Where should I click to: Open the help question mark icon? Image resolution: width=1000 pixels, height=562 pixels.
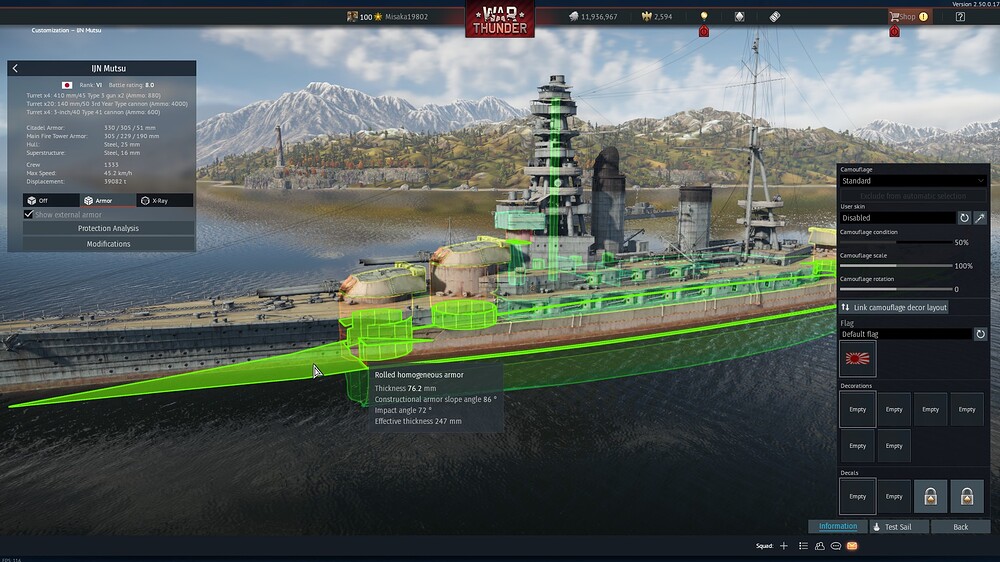pos(960,16)
